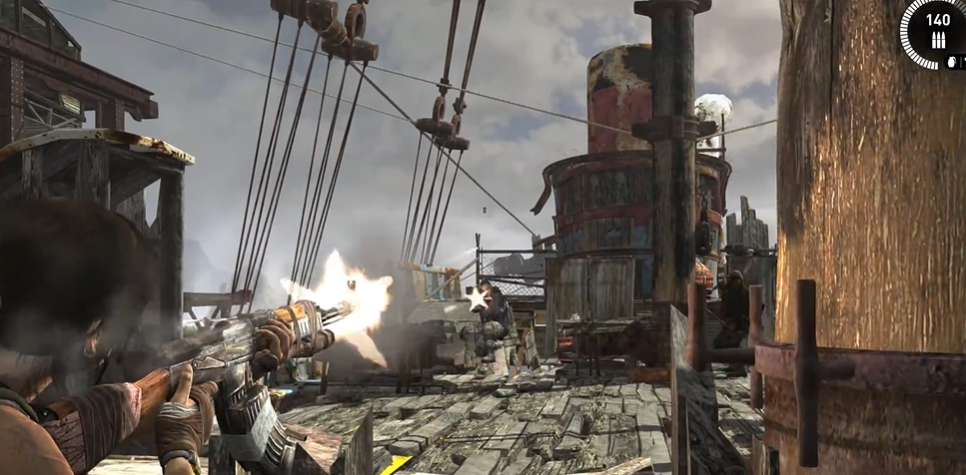Click the grenade icon below the ammo dial
966x475 pixels.
950,60
